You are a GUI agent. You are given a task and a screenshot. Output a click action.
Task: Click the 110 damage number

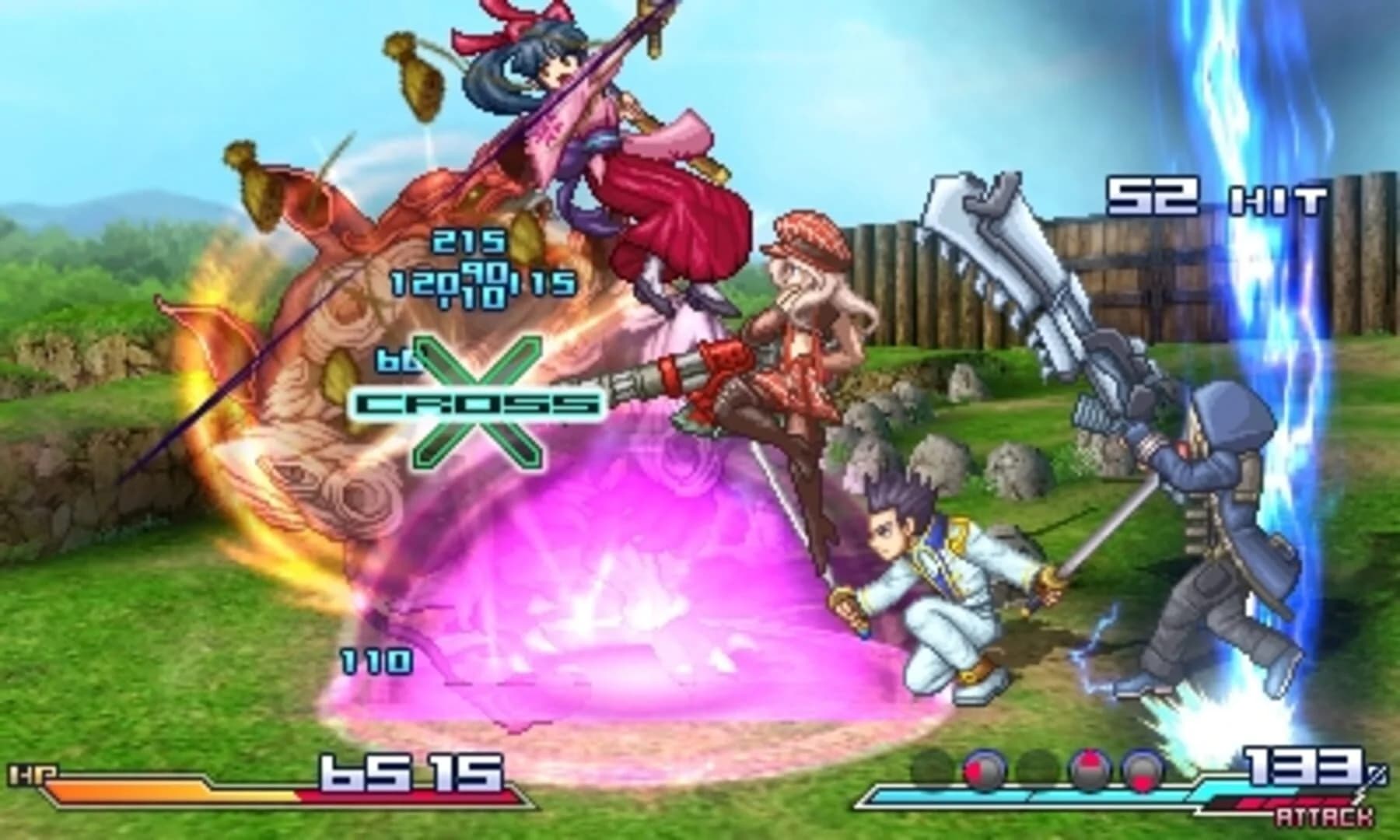(x=375, y=662)
